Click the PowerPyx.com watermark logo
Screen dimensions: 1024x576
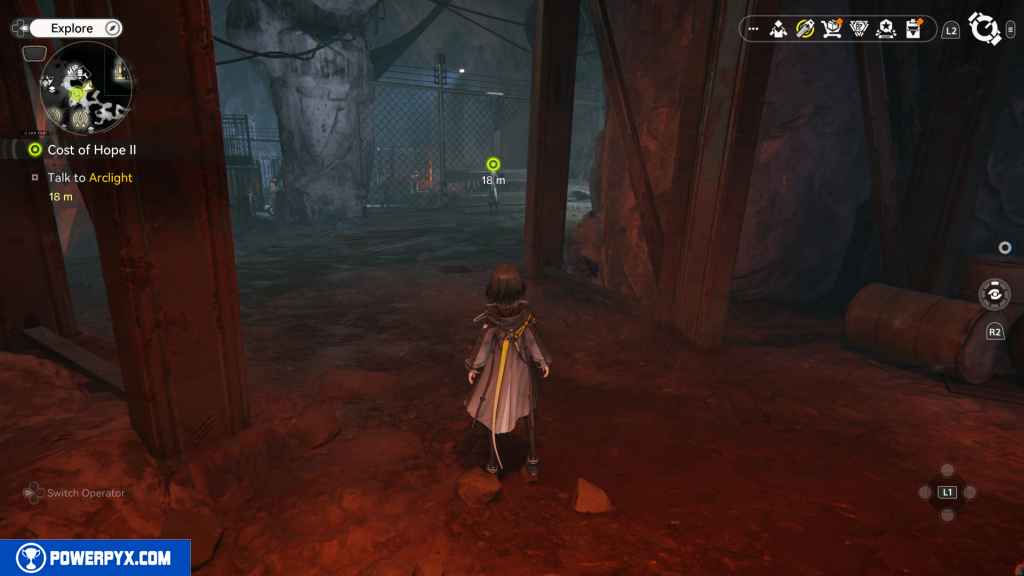[96, 558]
